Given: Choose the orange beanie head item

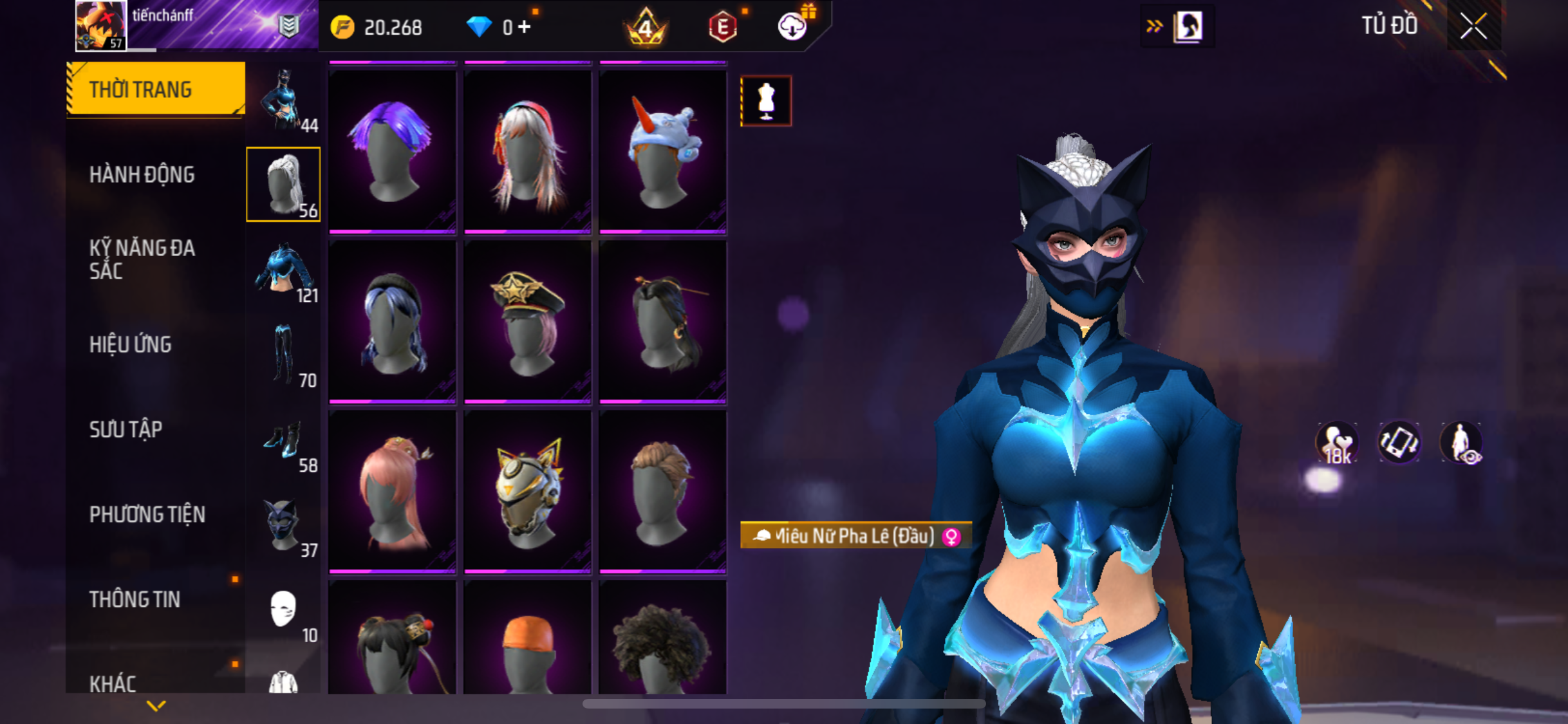Looking at the screenshot, I should [x=527, y=640].
